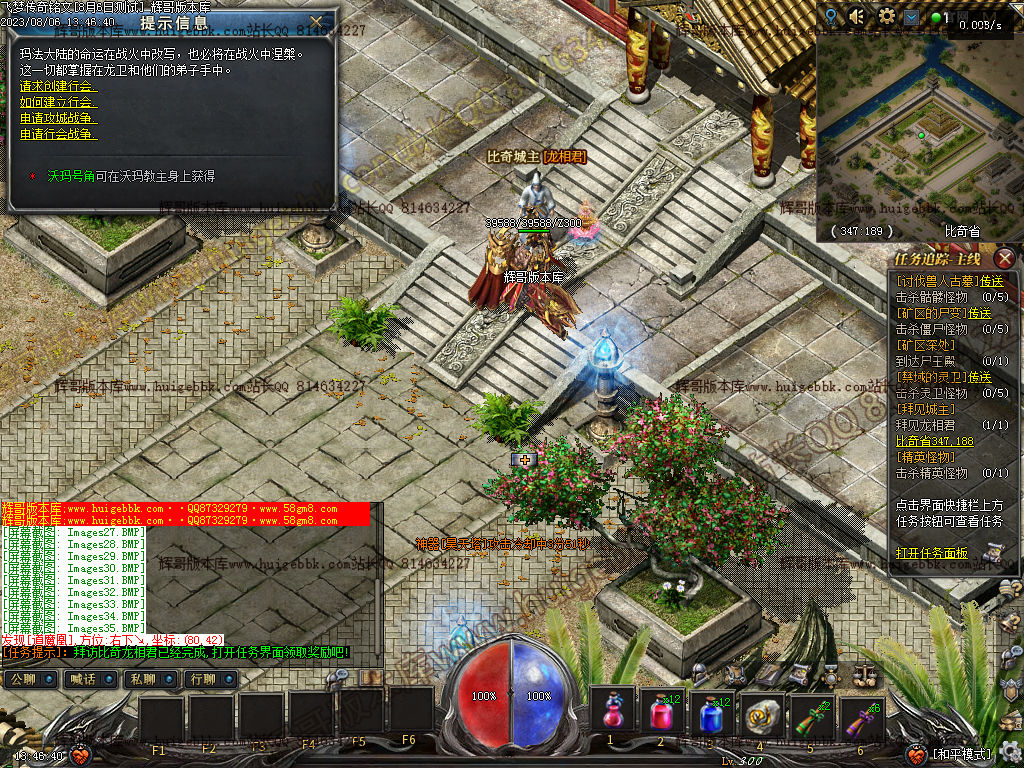Select the 申请攻城战争 link
1024x768 pixels.
(58, 118)
